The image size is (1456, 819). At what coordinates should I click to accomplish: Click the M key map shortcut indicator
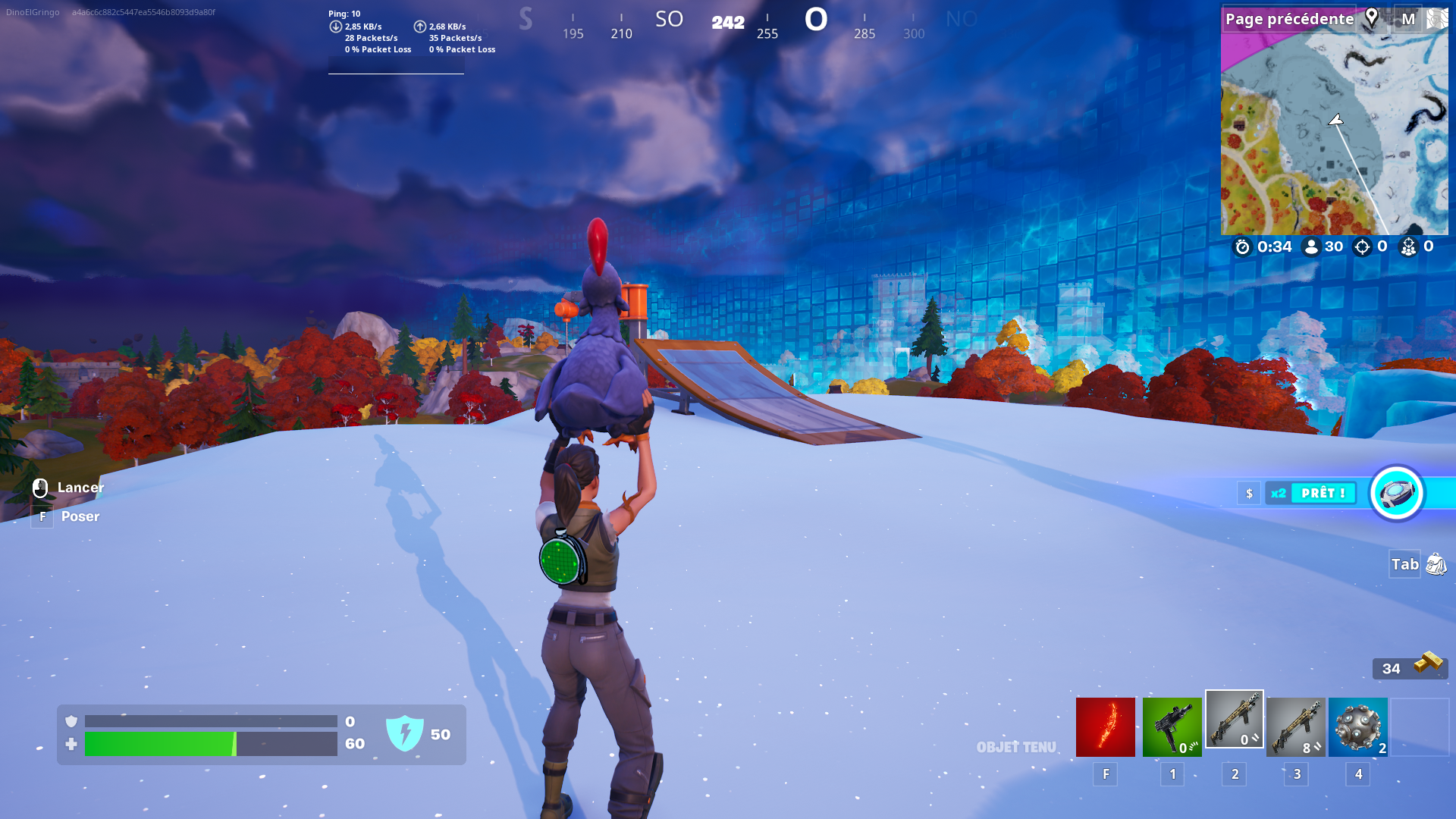[x=1407, y=20]
